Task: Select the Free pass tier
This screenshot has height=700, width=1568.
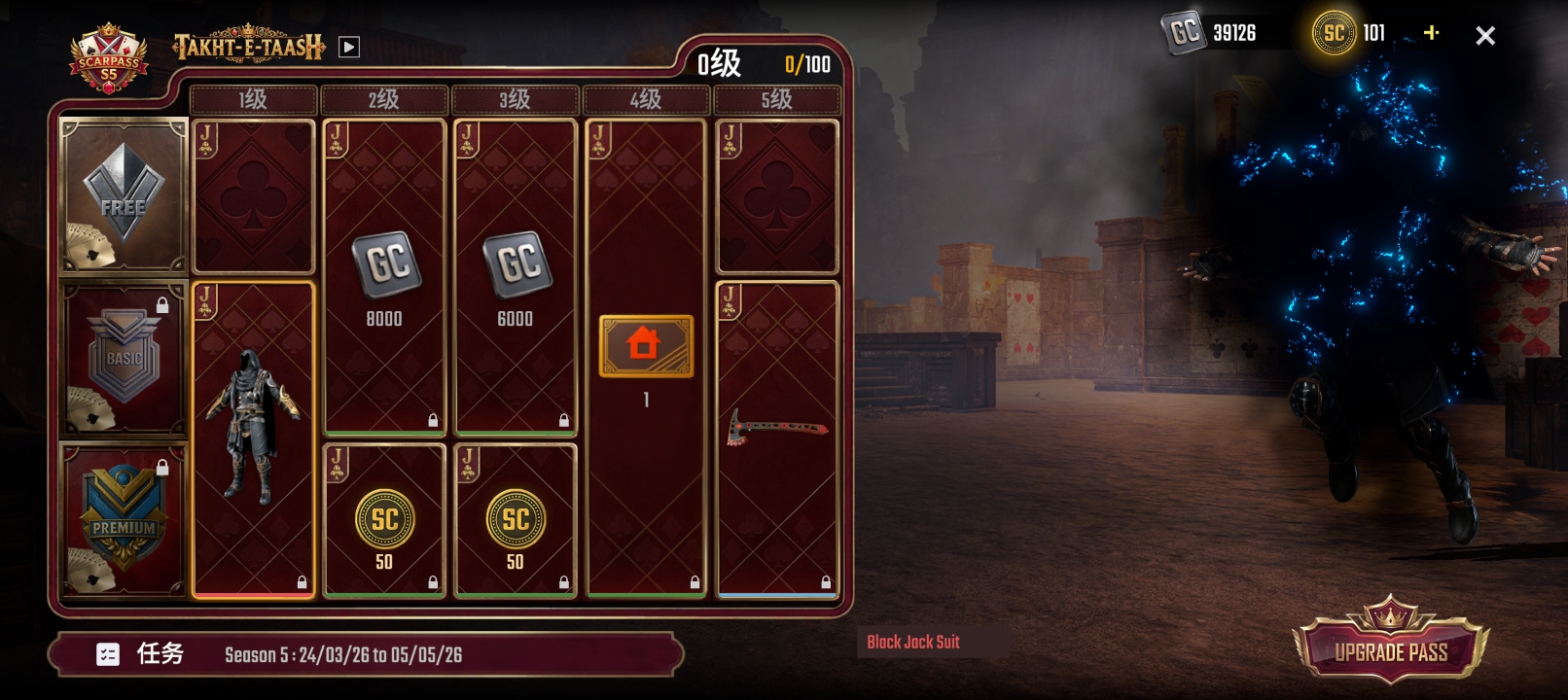Action: tap(124, 196)
